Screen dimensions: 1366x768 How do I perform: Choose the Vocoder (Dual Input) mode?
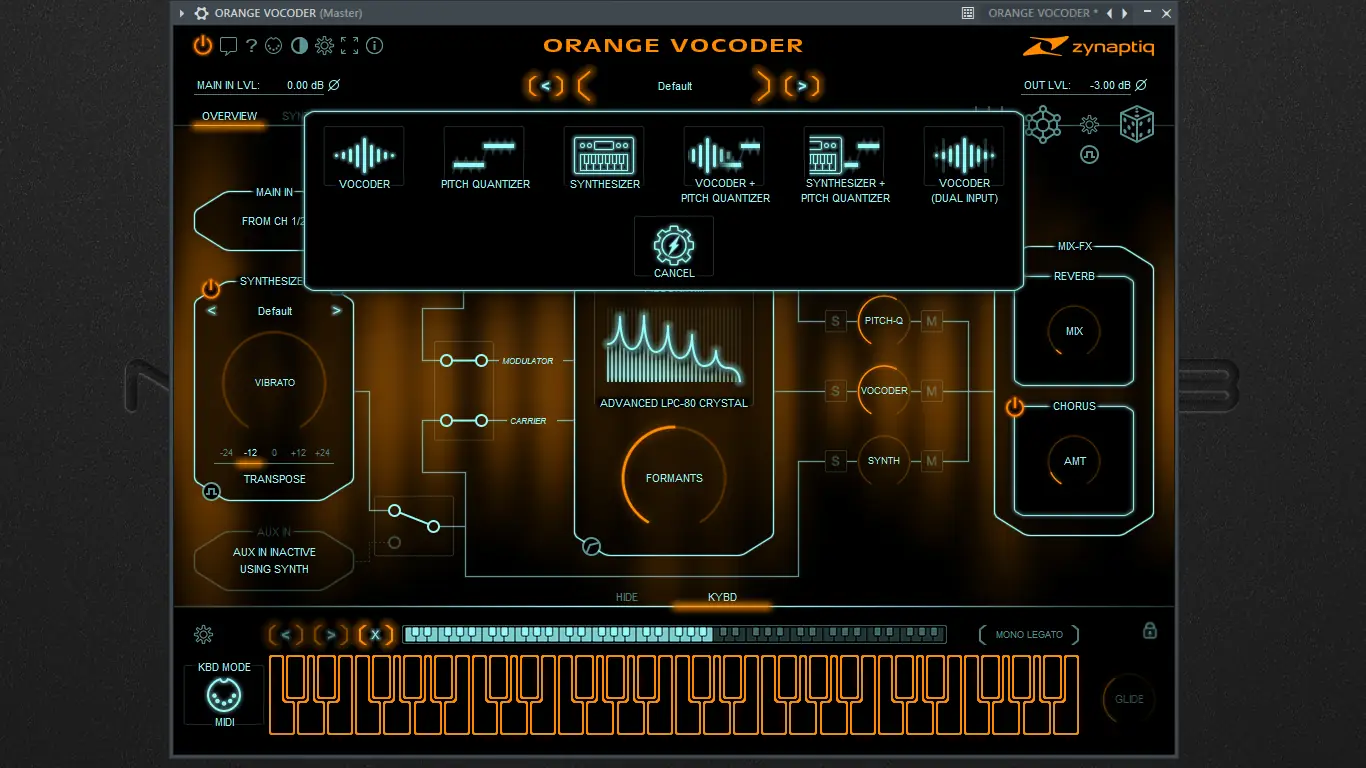(x=963, y=155)
